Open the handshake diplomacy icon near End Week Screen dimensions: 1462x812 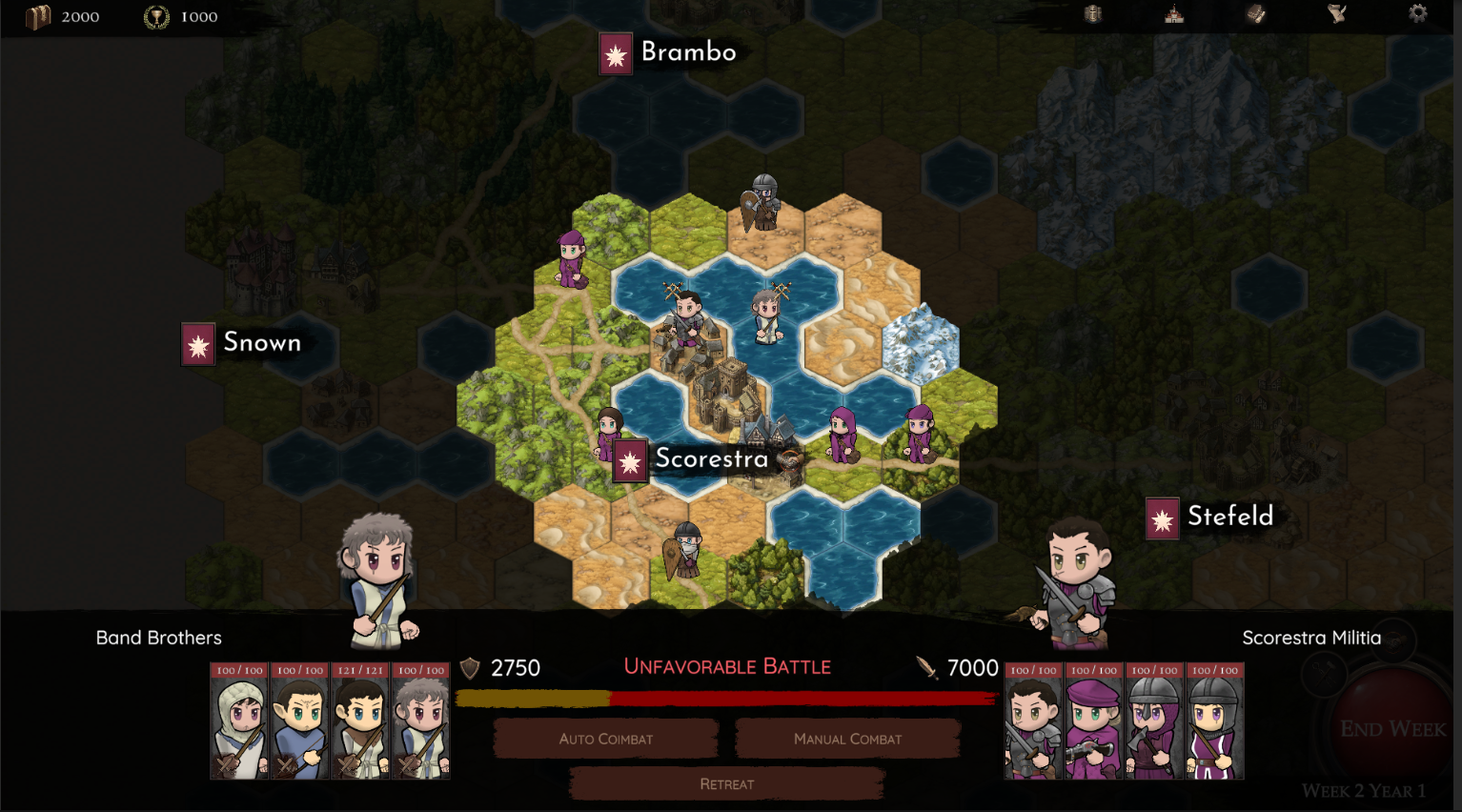pos(1393,641)
